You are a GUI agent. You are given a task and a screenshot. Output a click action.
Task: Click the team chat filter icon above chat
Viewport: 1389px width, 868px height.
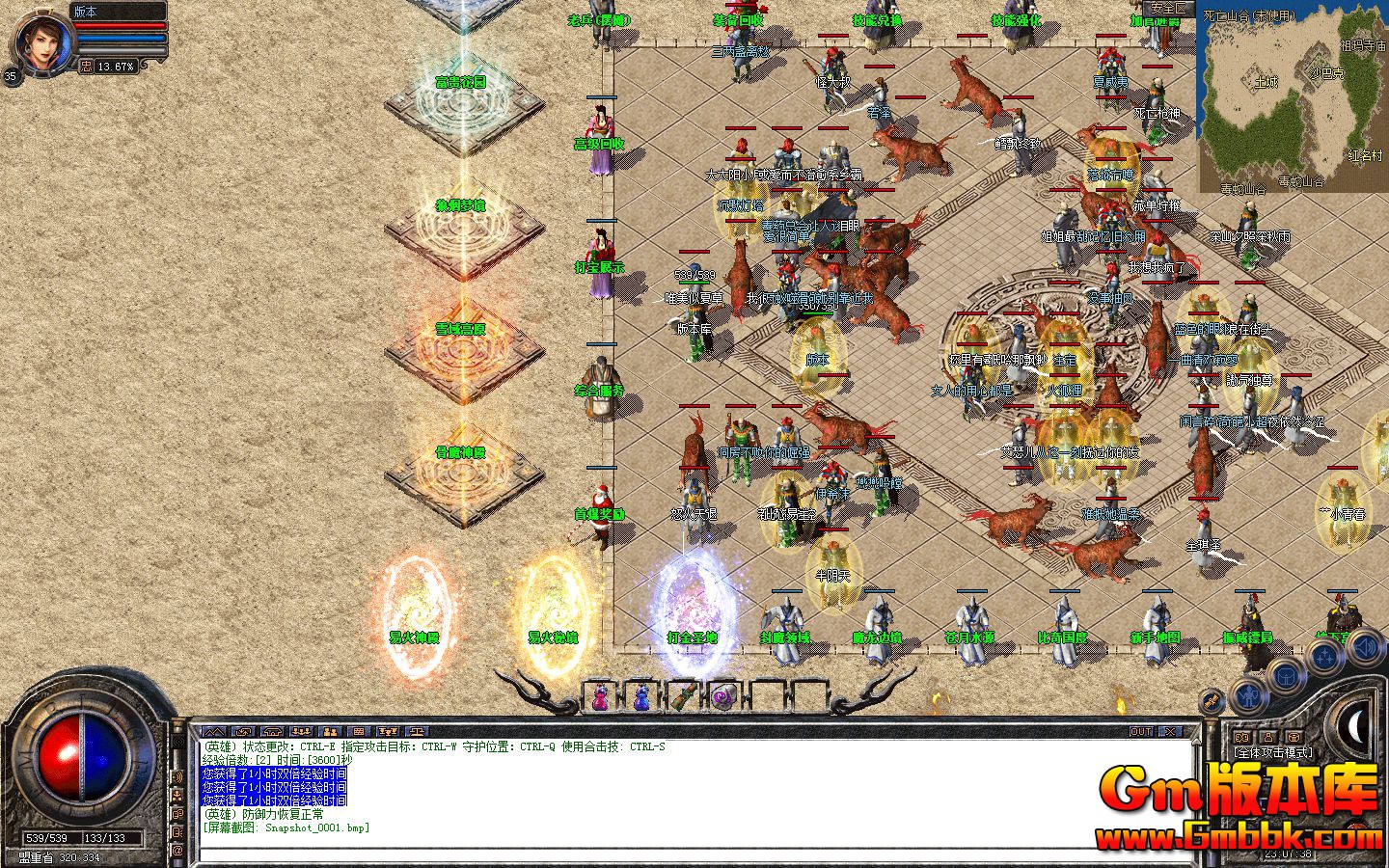tap(301, 732)
